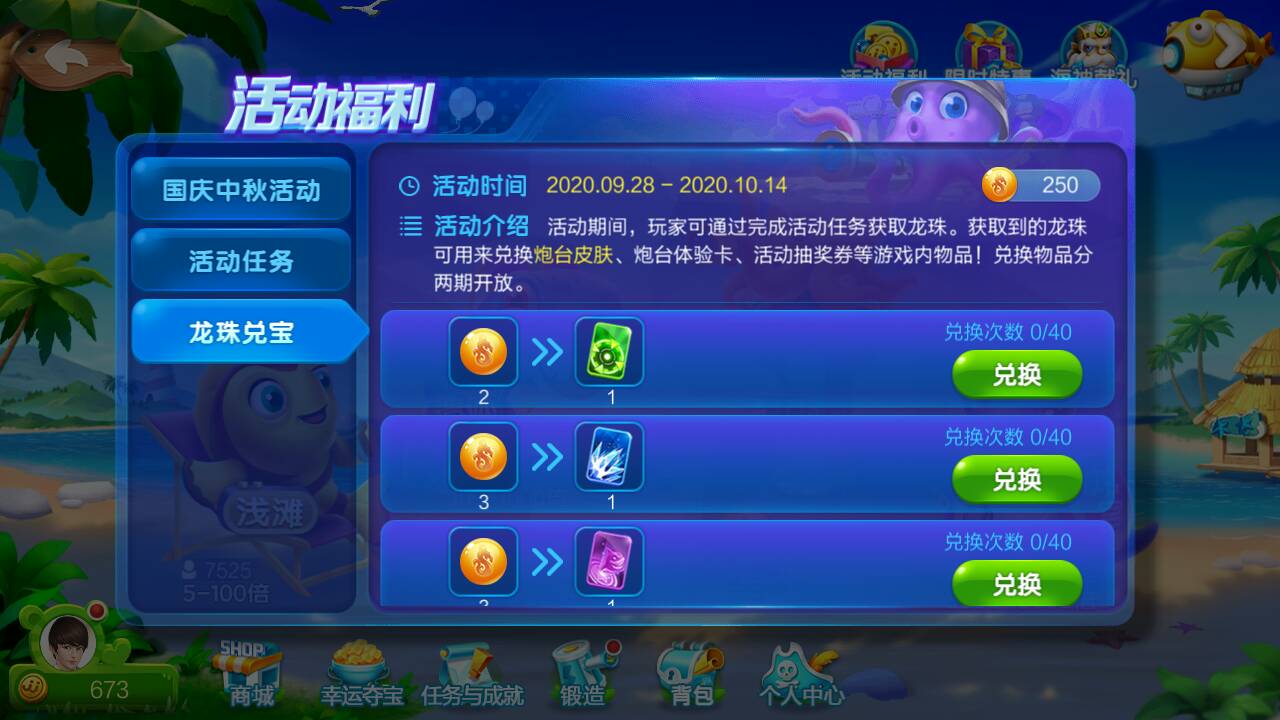Click the green item thumbnail in first row

(609, 352)
